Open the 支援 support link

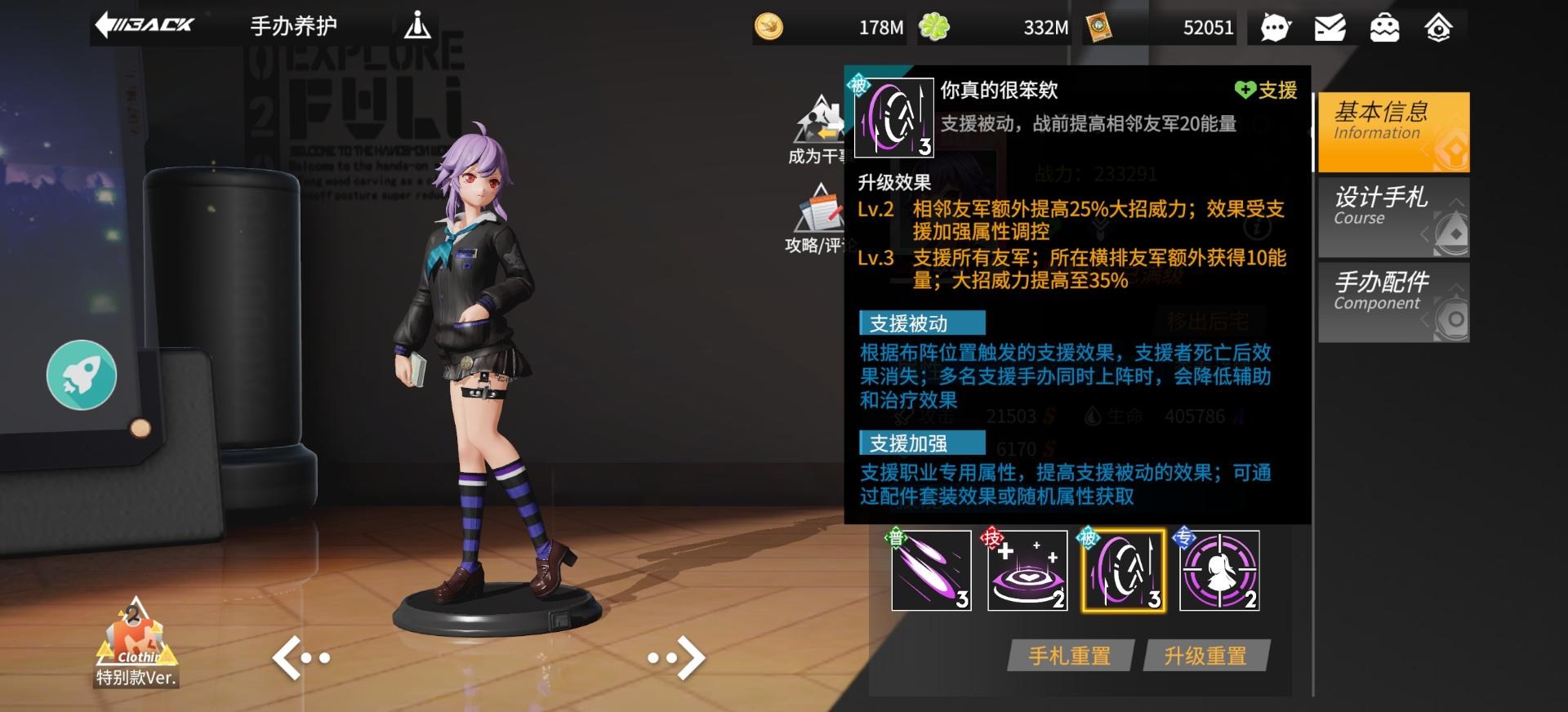pos(1266,91)
